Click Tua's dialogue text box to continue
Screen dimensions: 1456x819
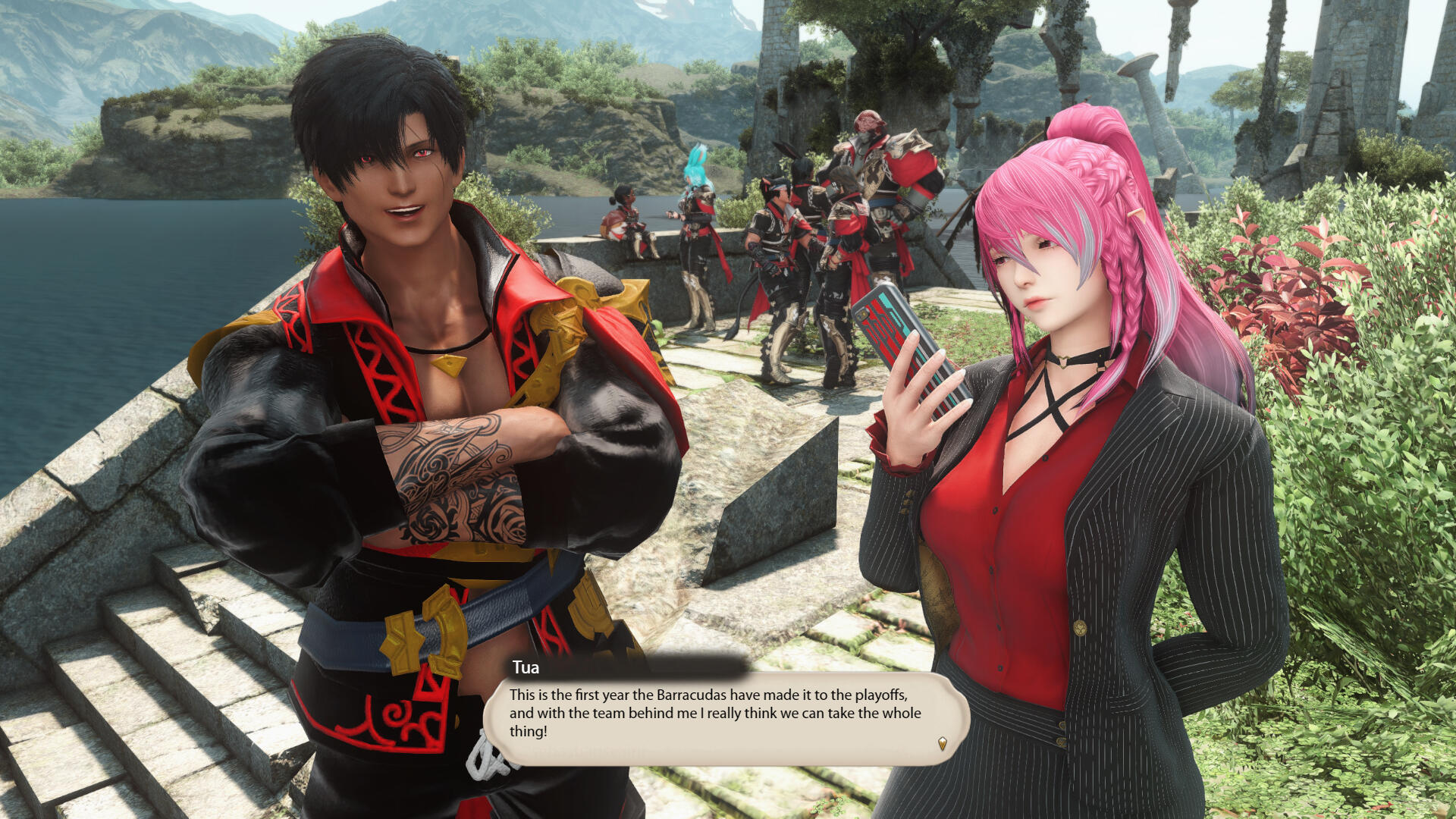click(715, 714)
